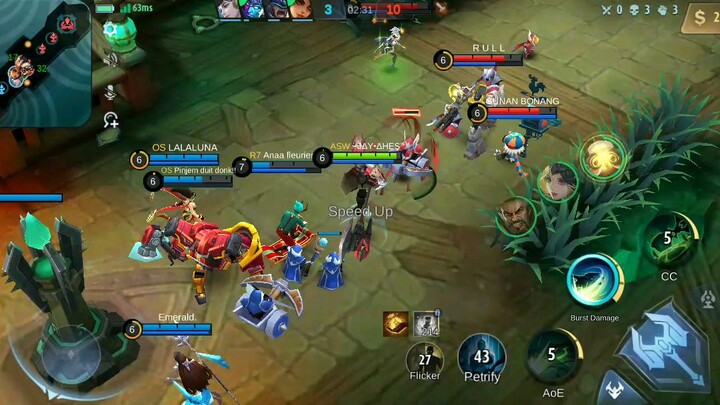
Task: Use the golden equipment item
Action: (x=396, y=323)
